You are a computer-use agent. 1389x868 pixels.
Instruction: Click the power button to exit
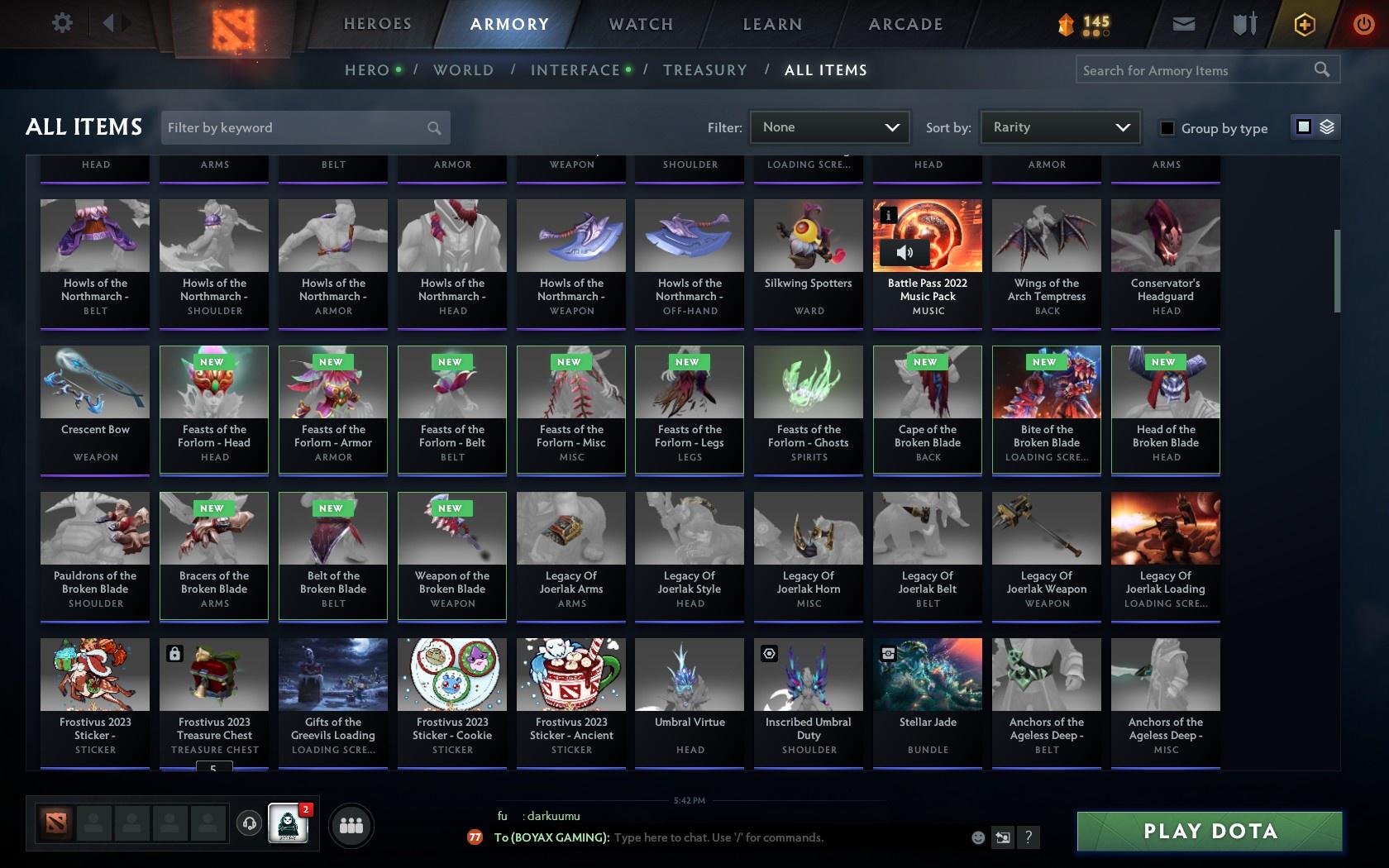(x=1363, y=23)
